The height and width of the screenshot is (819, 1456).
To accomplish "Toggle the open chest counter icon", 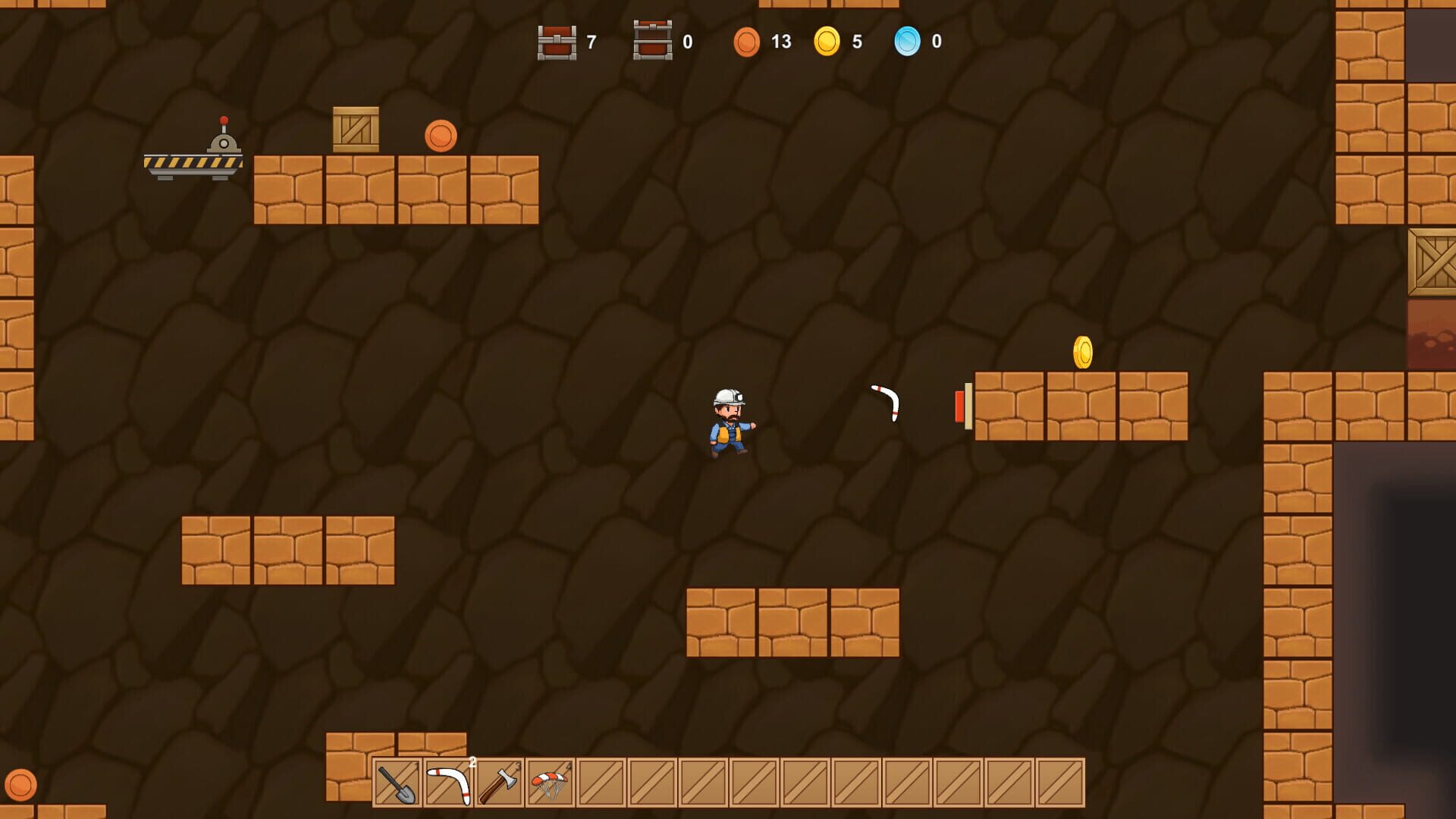I will 652,42.
